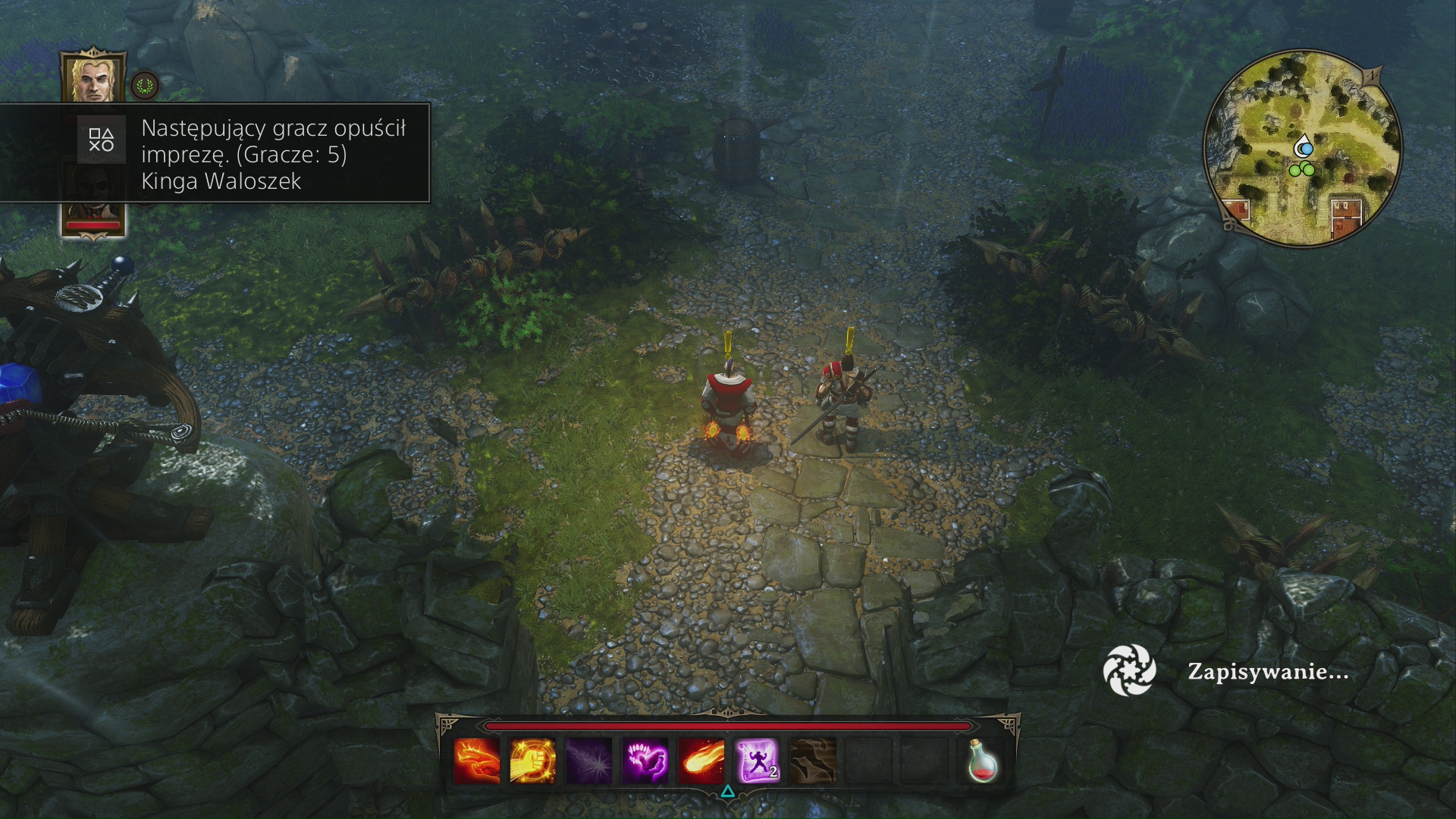Select the blond hero portrait
This screenshot has height=819, width=1456.
tap(93, 78)
